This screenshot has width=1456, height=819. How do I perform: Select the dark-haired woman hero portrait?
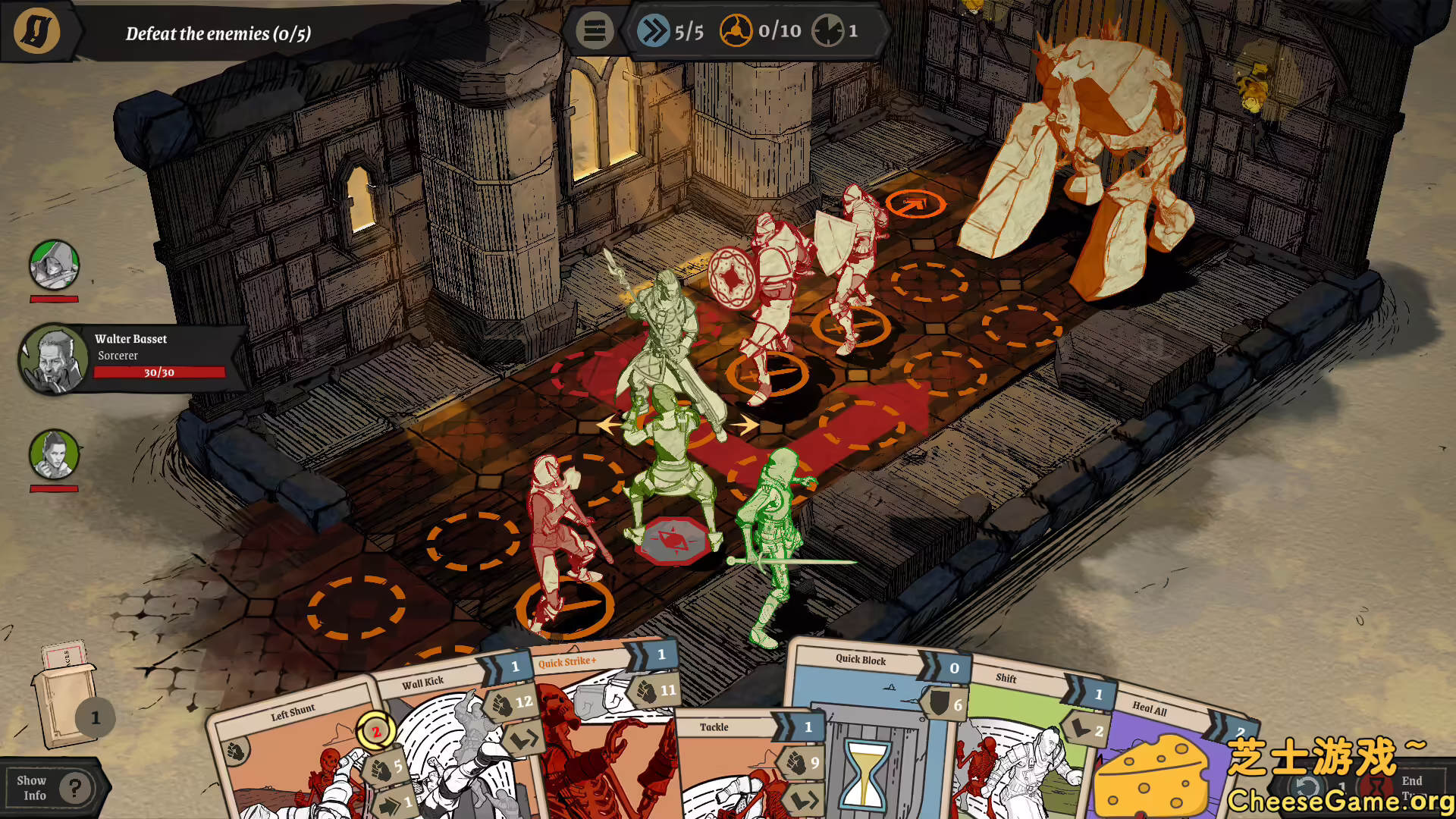[54, 455]
